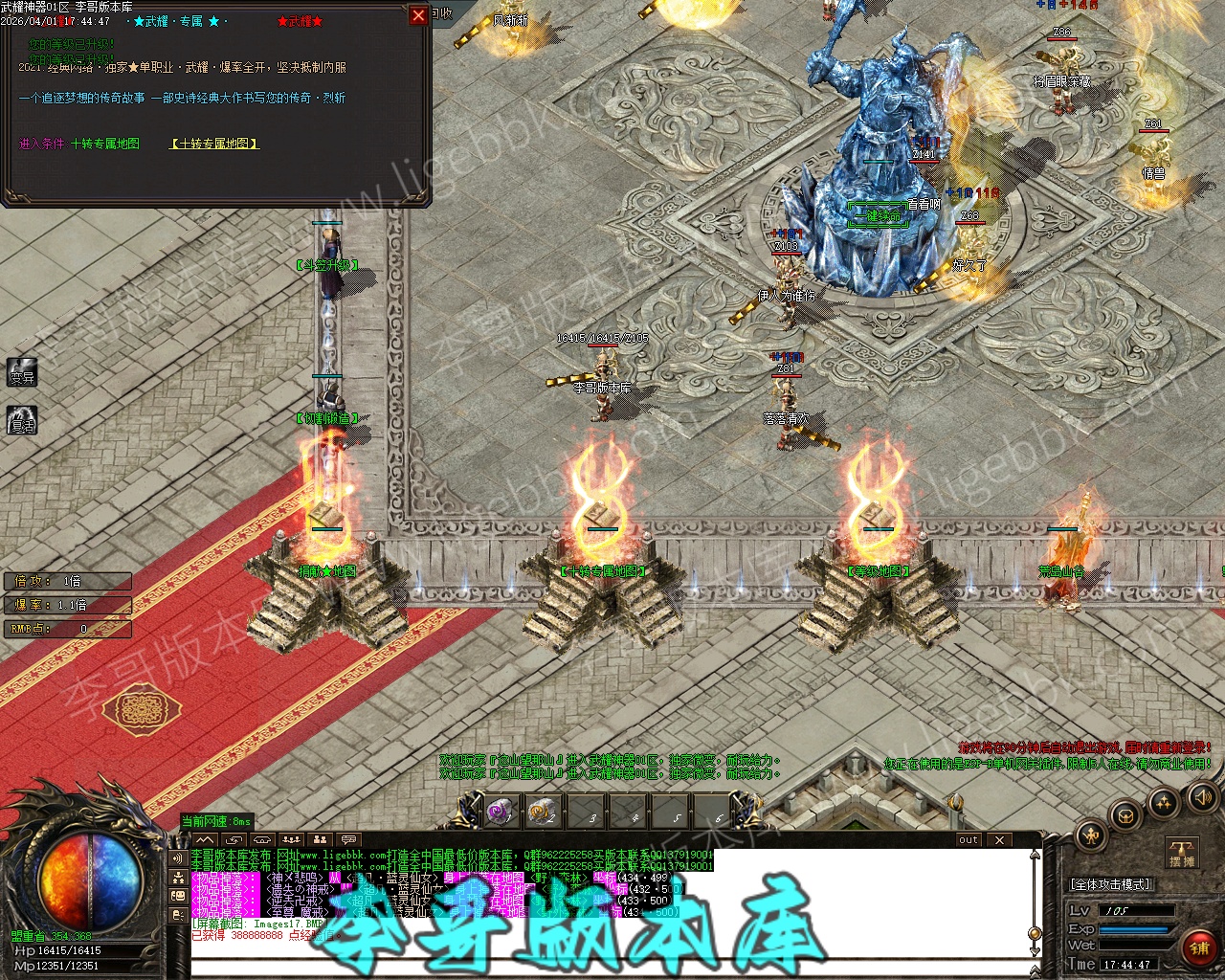The image size is (1225, 980).
Task: Close the NPC dialog window
Action: tap(418, 15)
